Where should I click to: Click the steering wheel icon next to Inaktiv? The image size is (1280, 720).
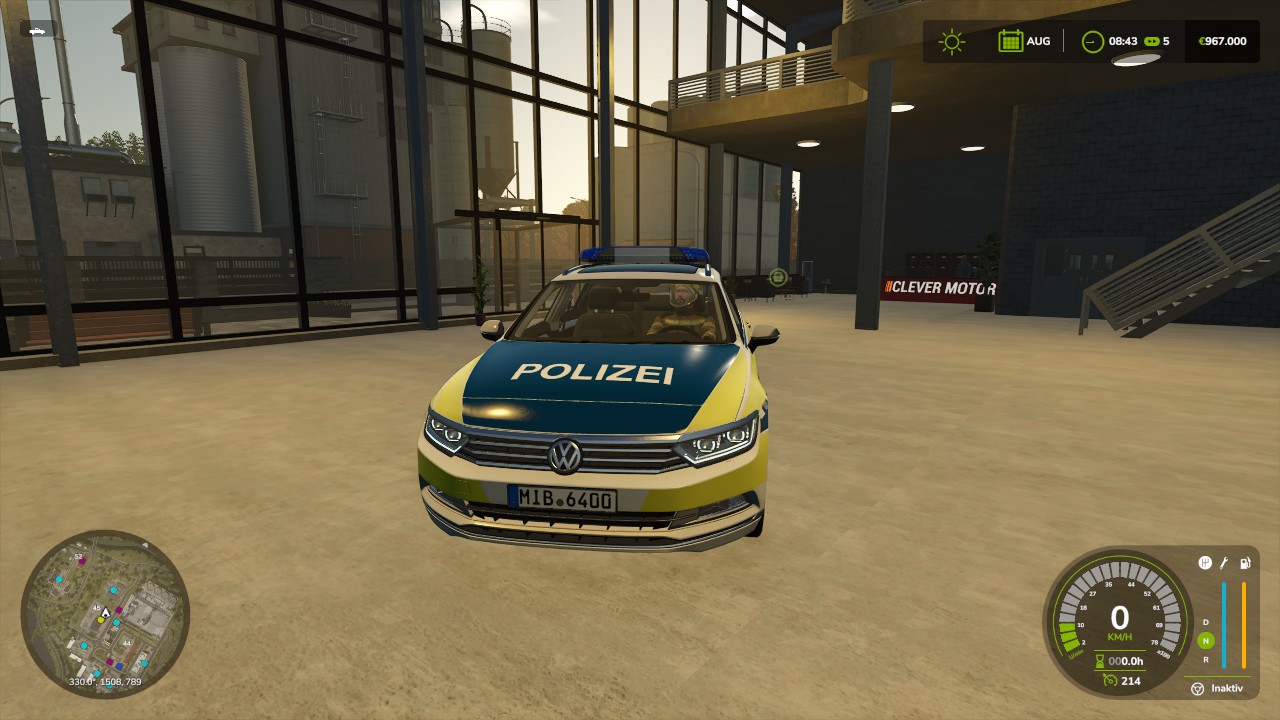1196,687
